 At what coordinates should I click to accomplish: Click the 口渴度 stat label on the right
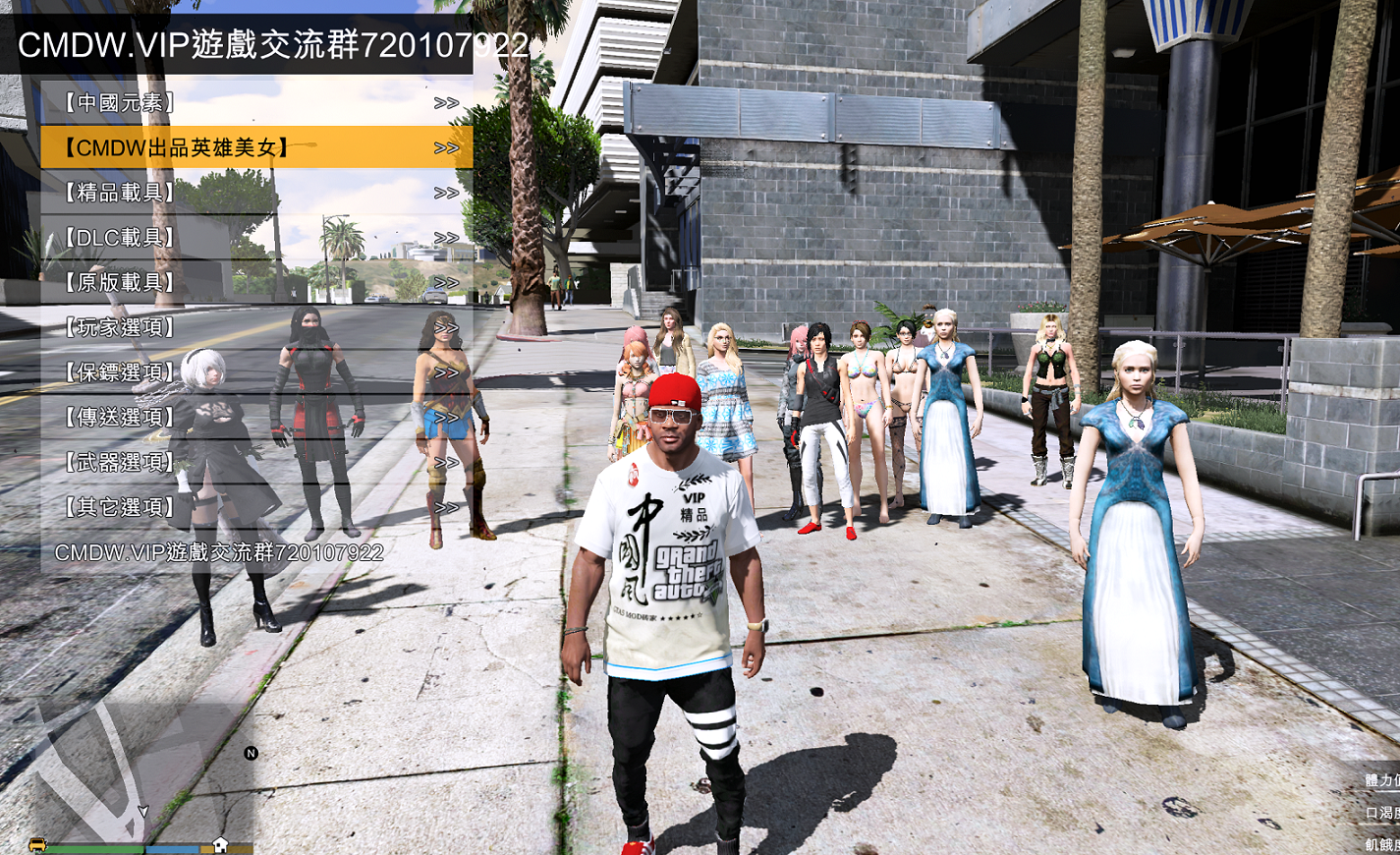pyautogui.click(x=1380, y=812)
